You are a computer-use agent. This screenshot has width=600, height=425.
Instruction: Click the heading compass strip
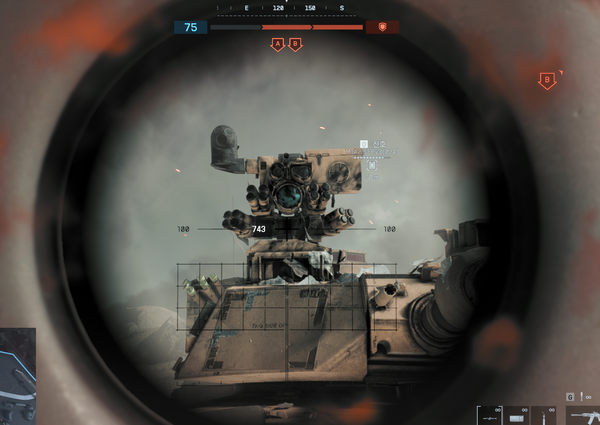tap(294, 8)
